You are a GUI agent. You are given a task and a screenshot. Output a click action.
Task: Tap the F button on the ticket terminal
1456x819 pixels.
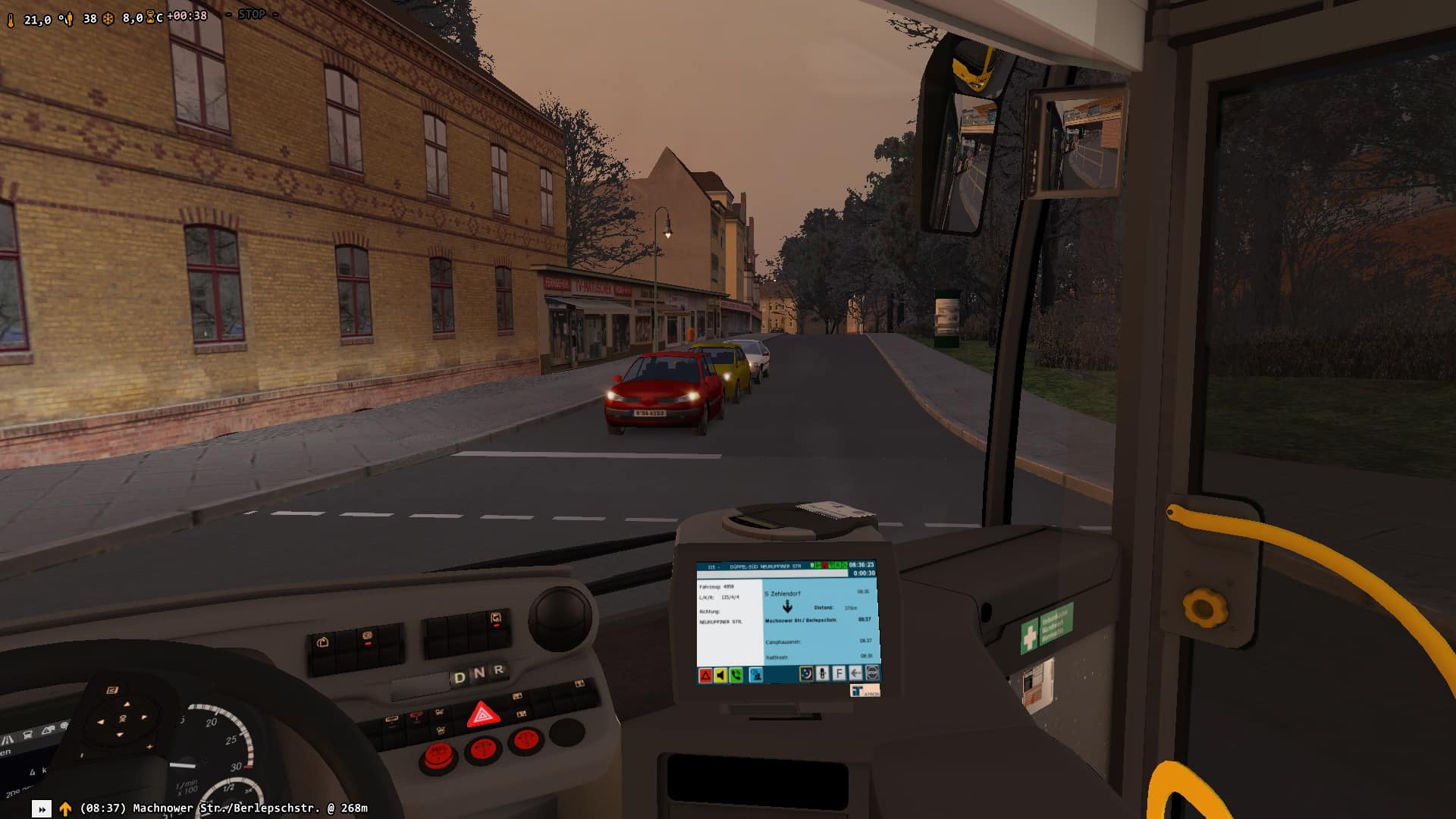pos(839,673)
